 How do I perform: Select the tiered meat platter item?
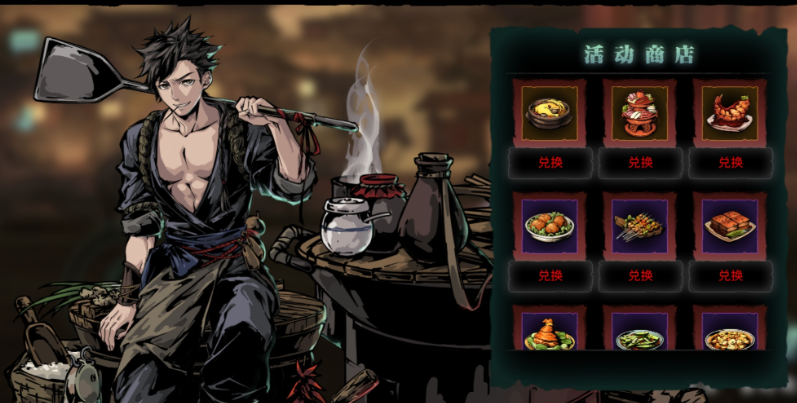(640, 112)
